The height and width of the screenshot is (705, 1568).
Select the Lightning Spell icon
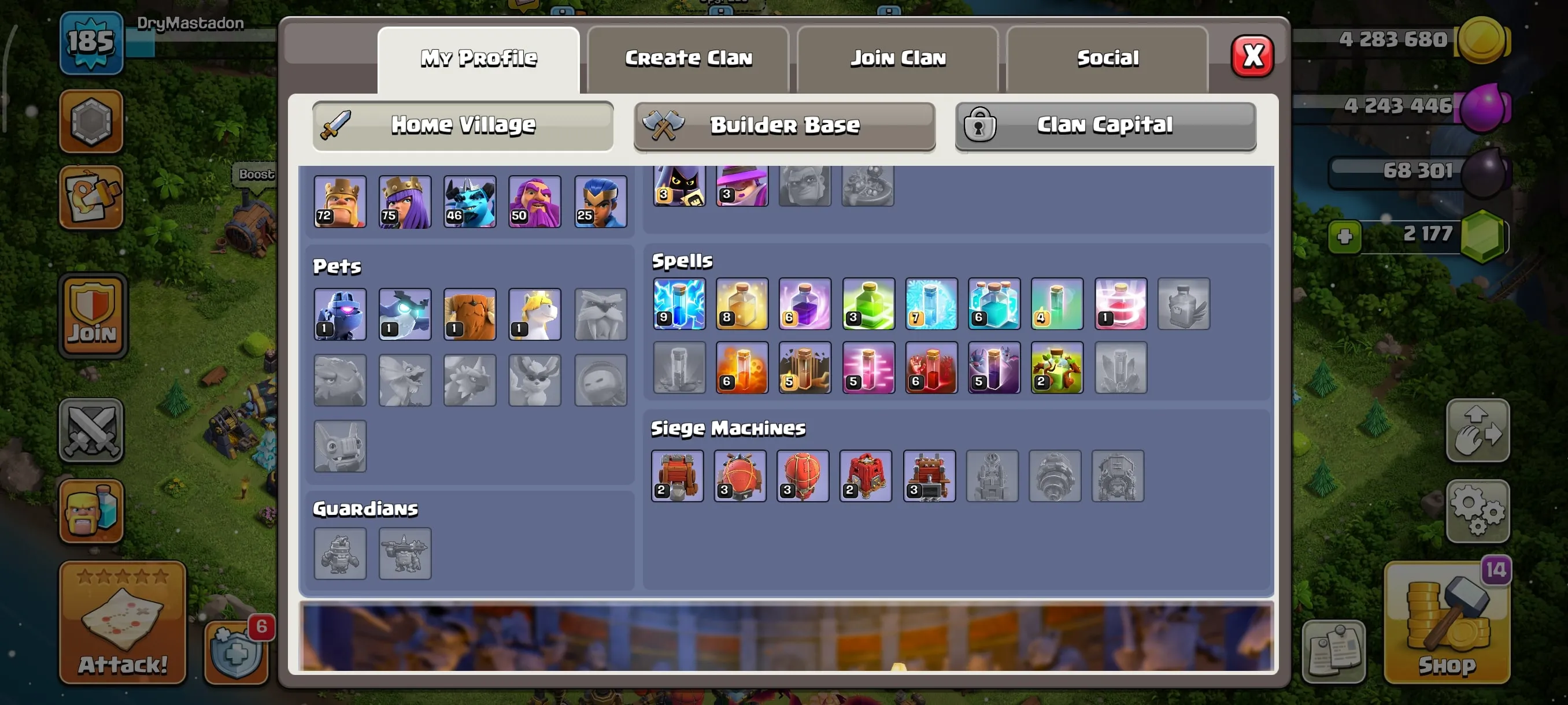pyautogui.click(x=679, y=304)
